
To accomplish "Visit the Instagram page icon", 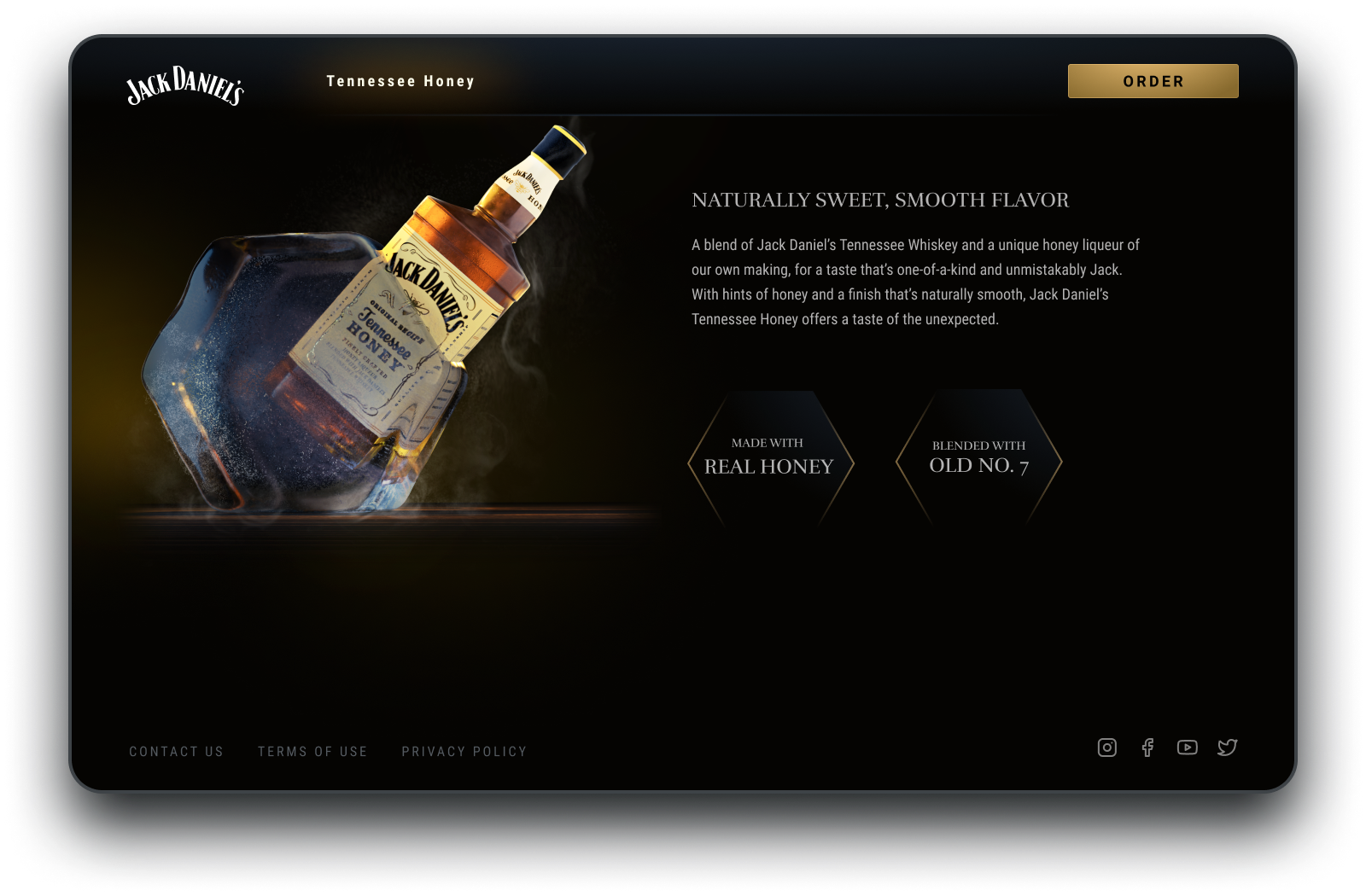I will [1106, 748].
